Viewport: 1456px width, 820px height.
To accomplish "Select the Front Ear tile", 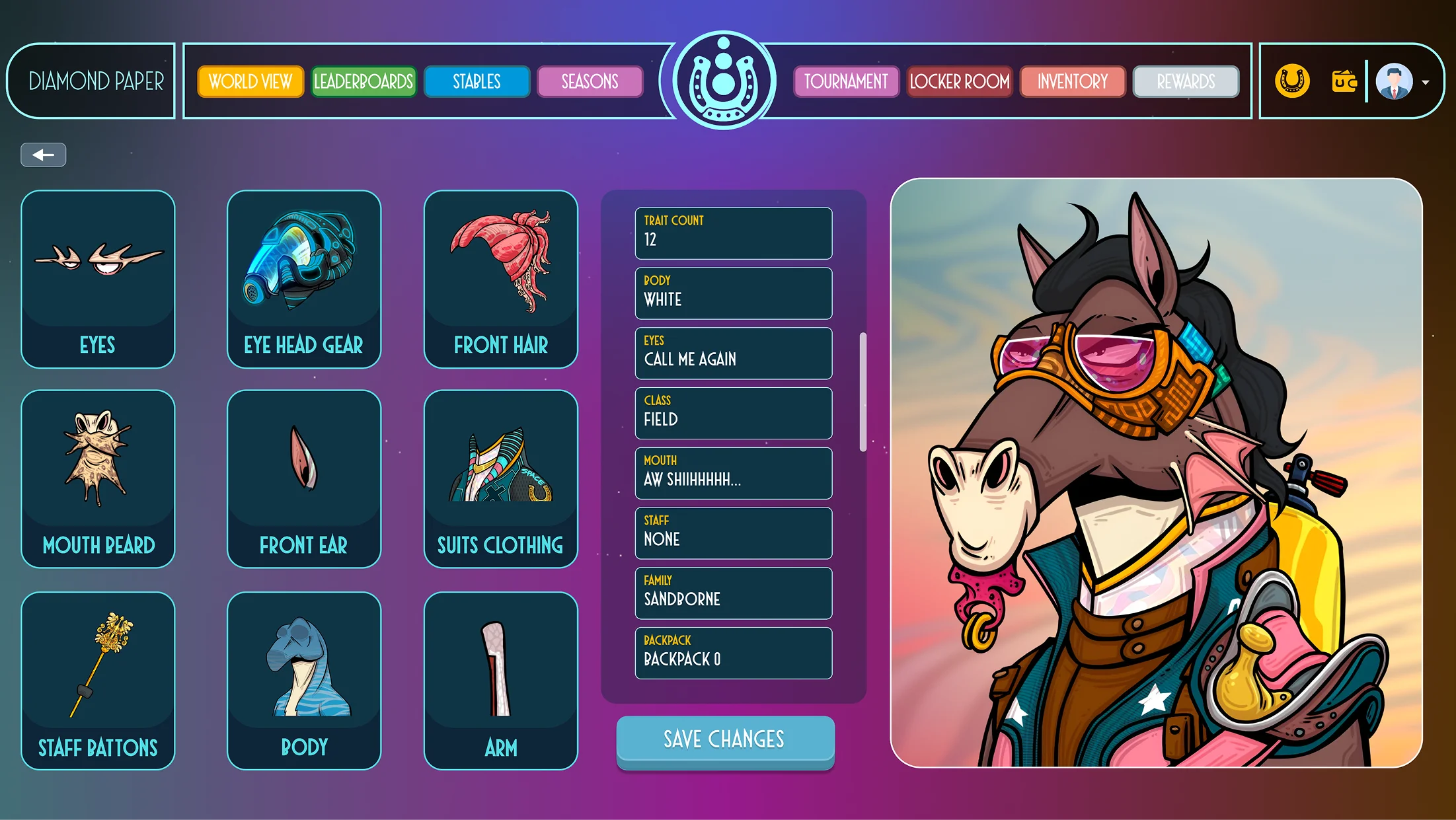I will 303,478.
